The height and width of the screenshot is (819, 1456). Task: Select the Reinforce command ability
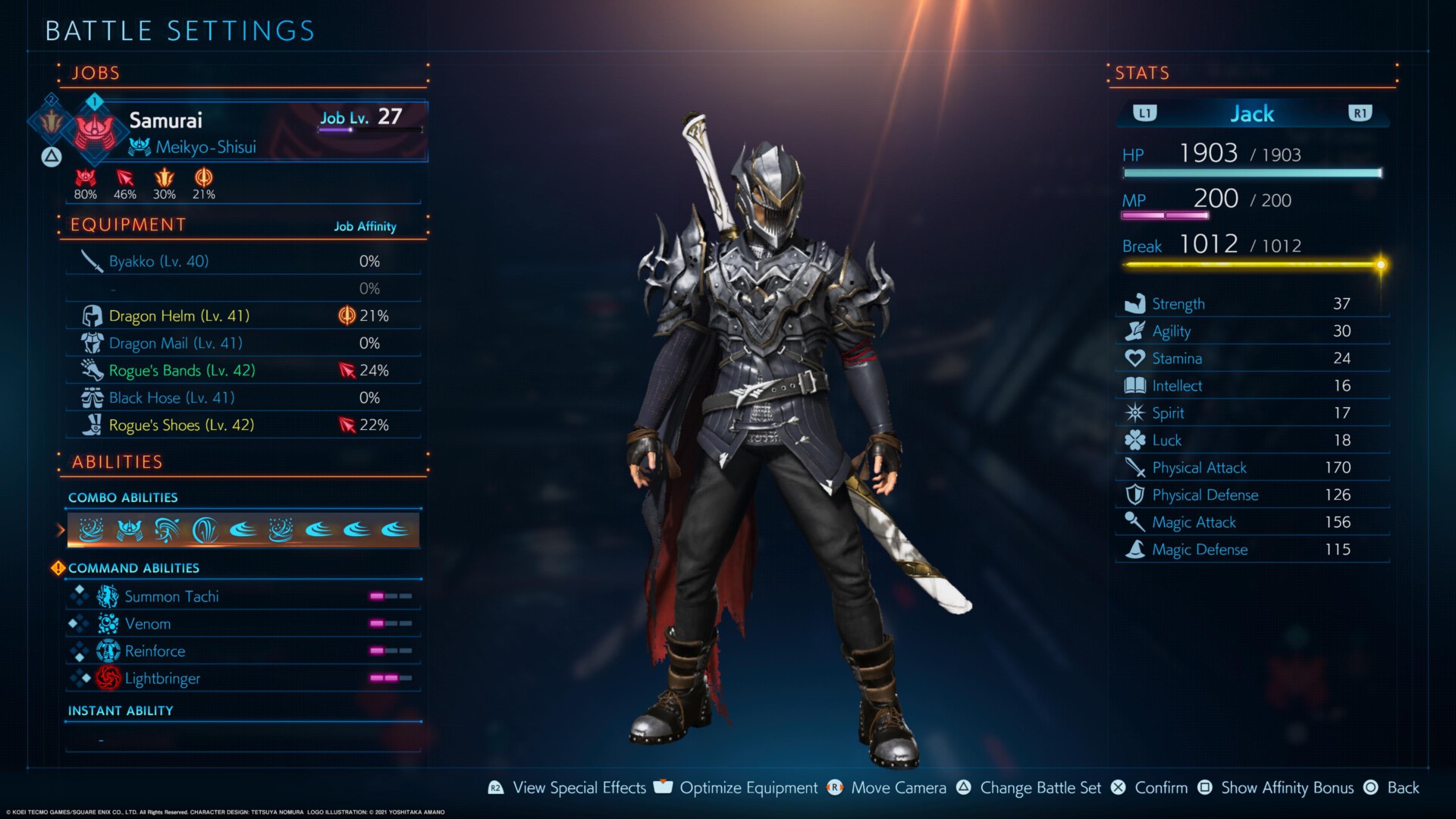coord(243,651)
